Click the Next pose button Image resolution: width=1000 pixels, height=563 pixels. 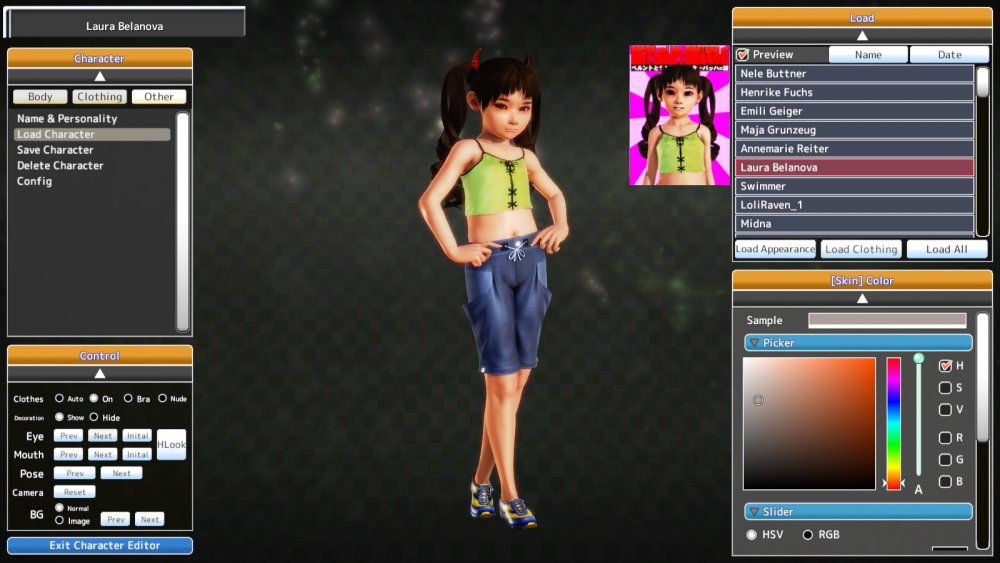click(x=121, y=473)
